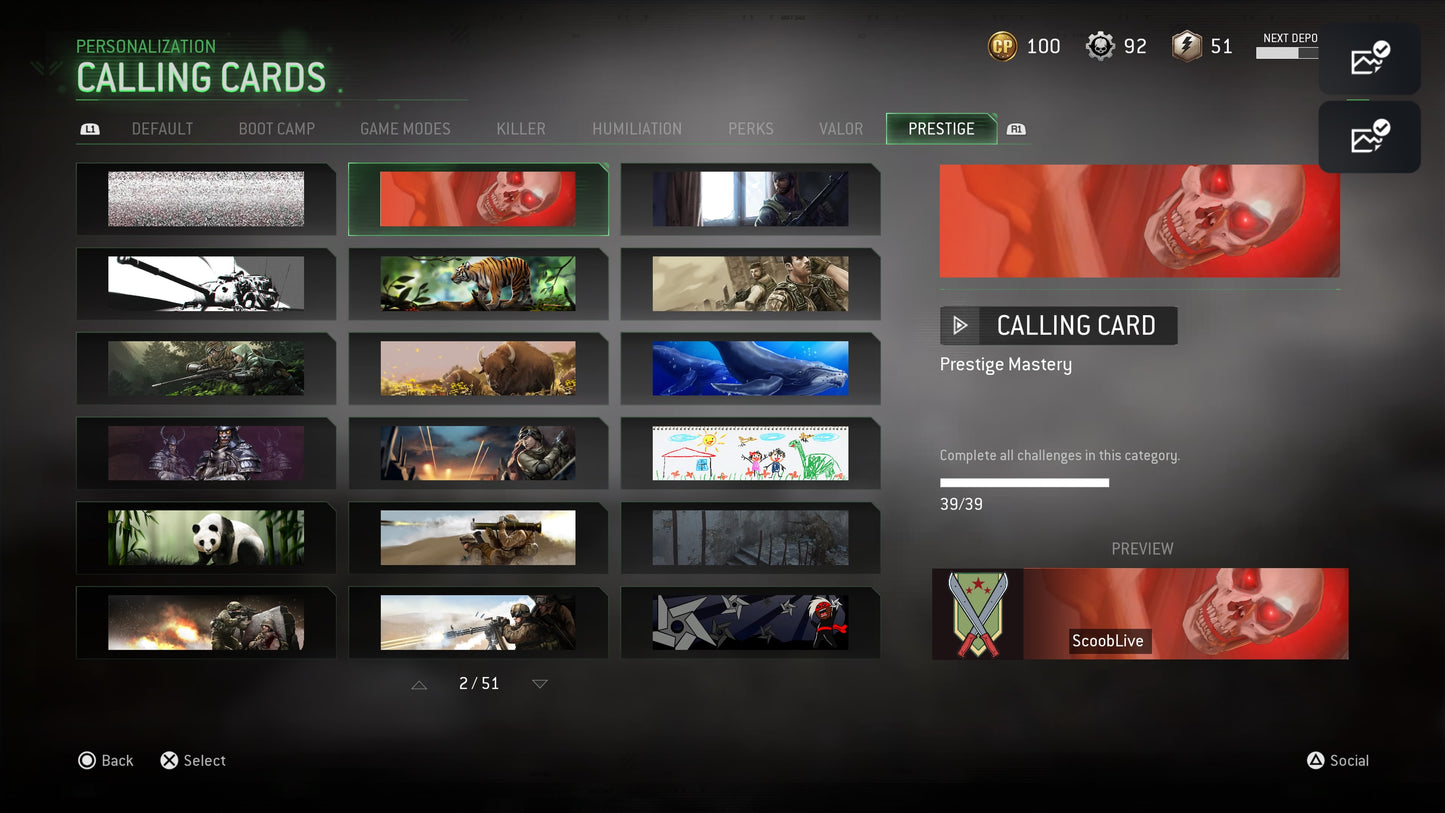1445x813 pixels.
Task: Click the up page navigation arrow
Action: tap(418, 683)
